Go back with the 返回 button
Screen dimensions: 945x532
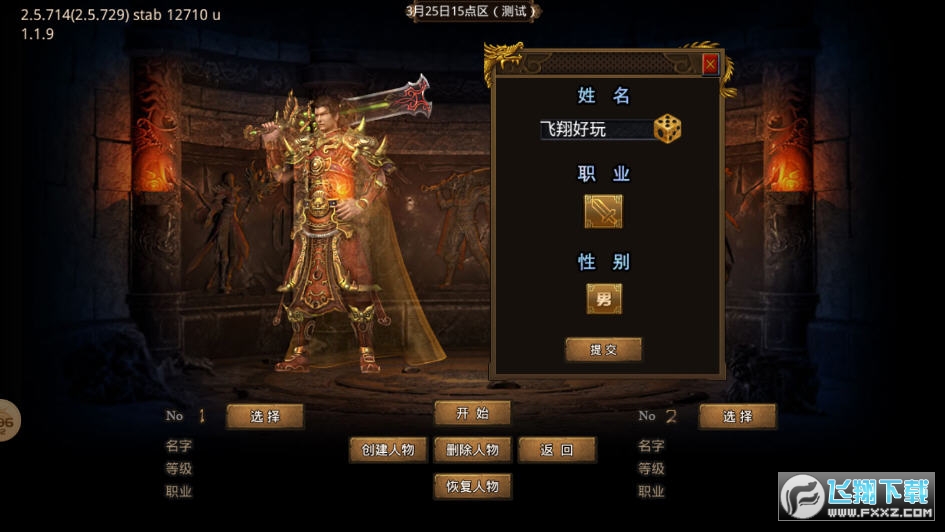557,450
